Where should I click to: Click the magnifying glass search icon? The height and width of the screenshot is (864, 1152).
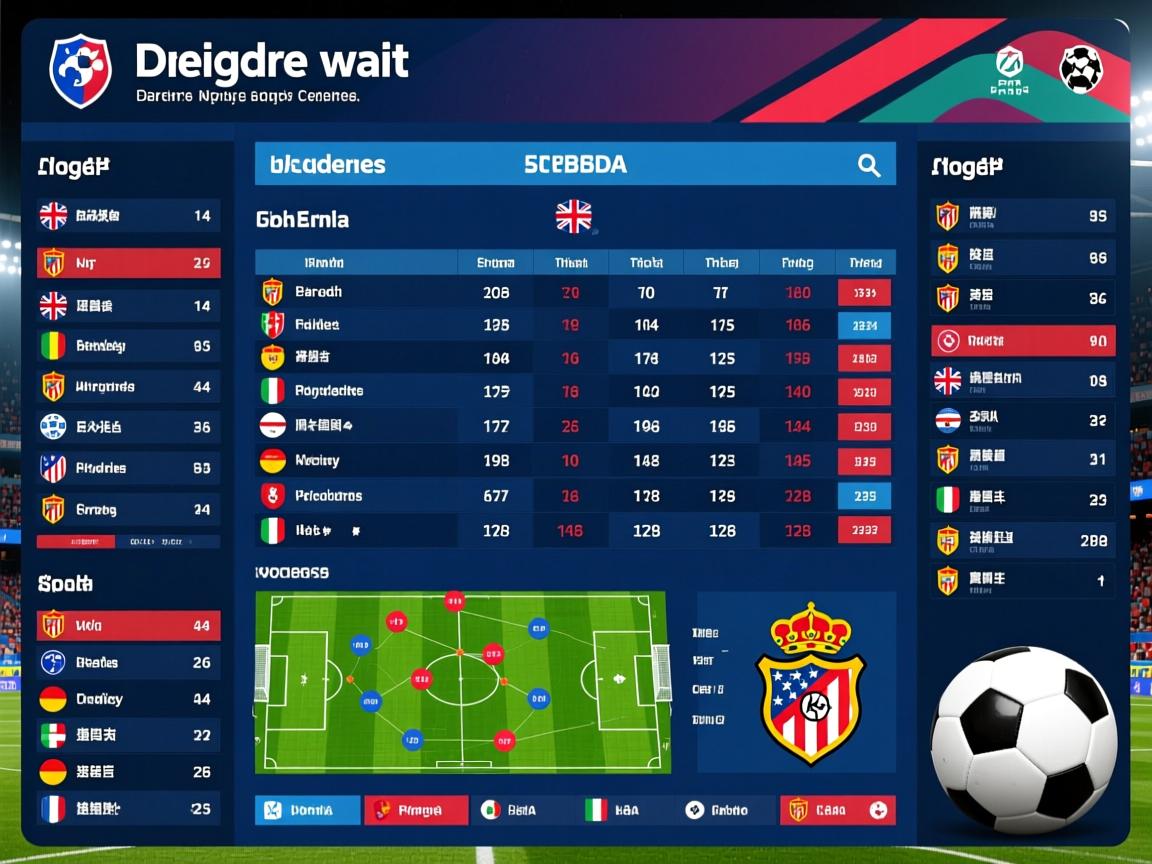coord(869,166)
